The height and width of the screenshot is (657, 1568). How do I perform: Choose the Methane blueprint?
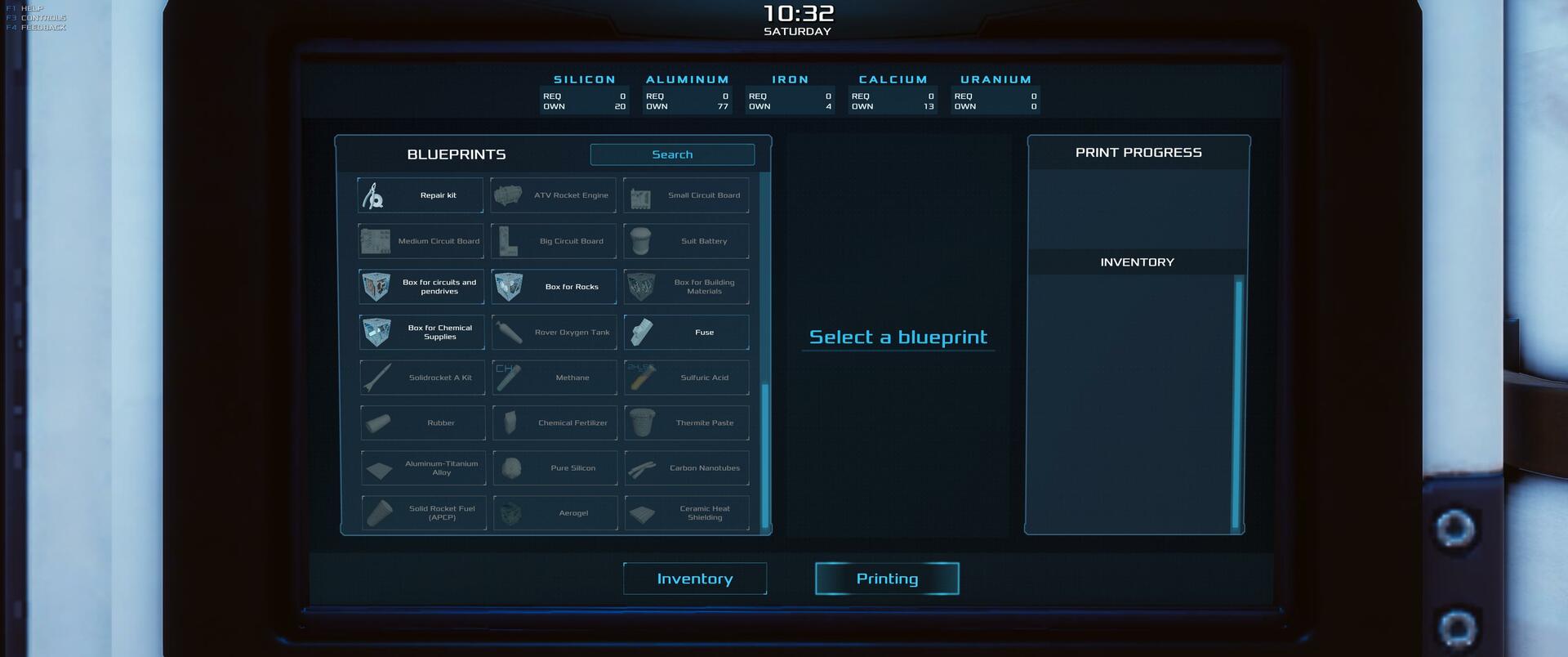click(x=555, y=378)
